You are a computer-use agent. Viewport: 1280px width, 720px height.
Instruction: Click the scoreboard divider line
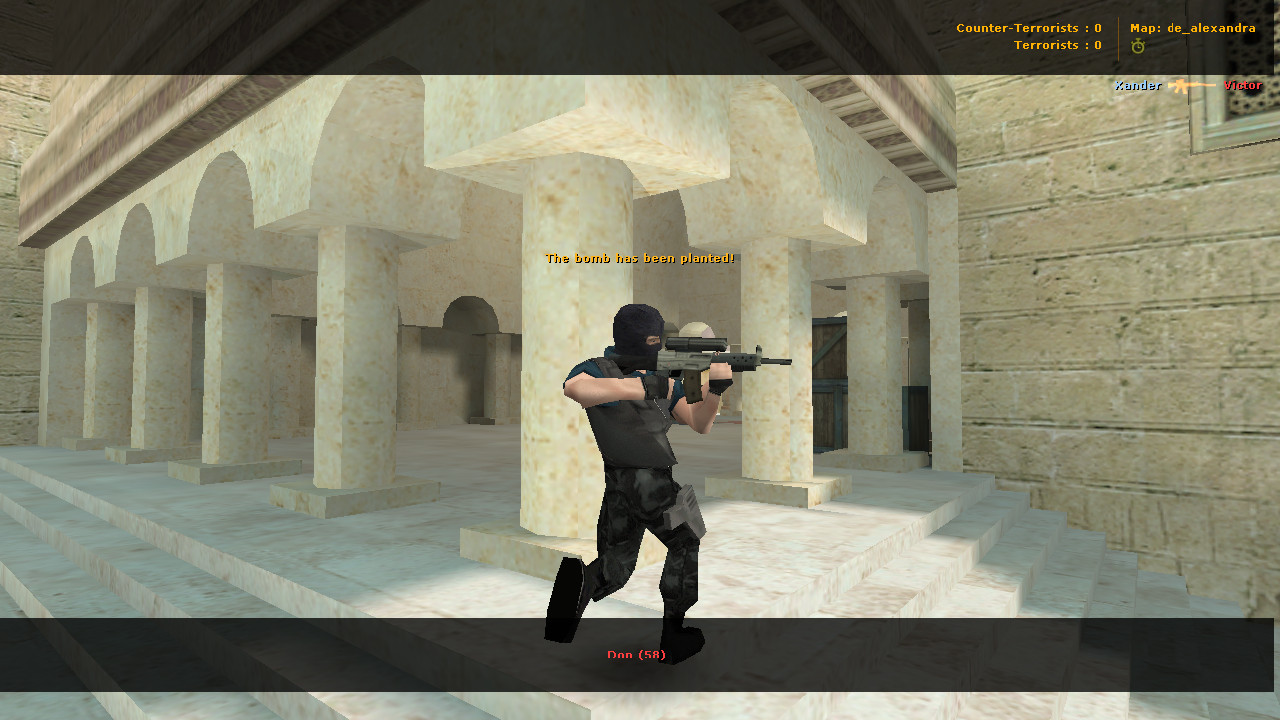point(1118,36)
